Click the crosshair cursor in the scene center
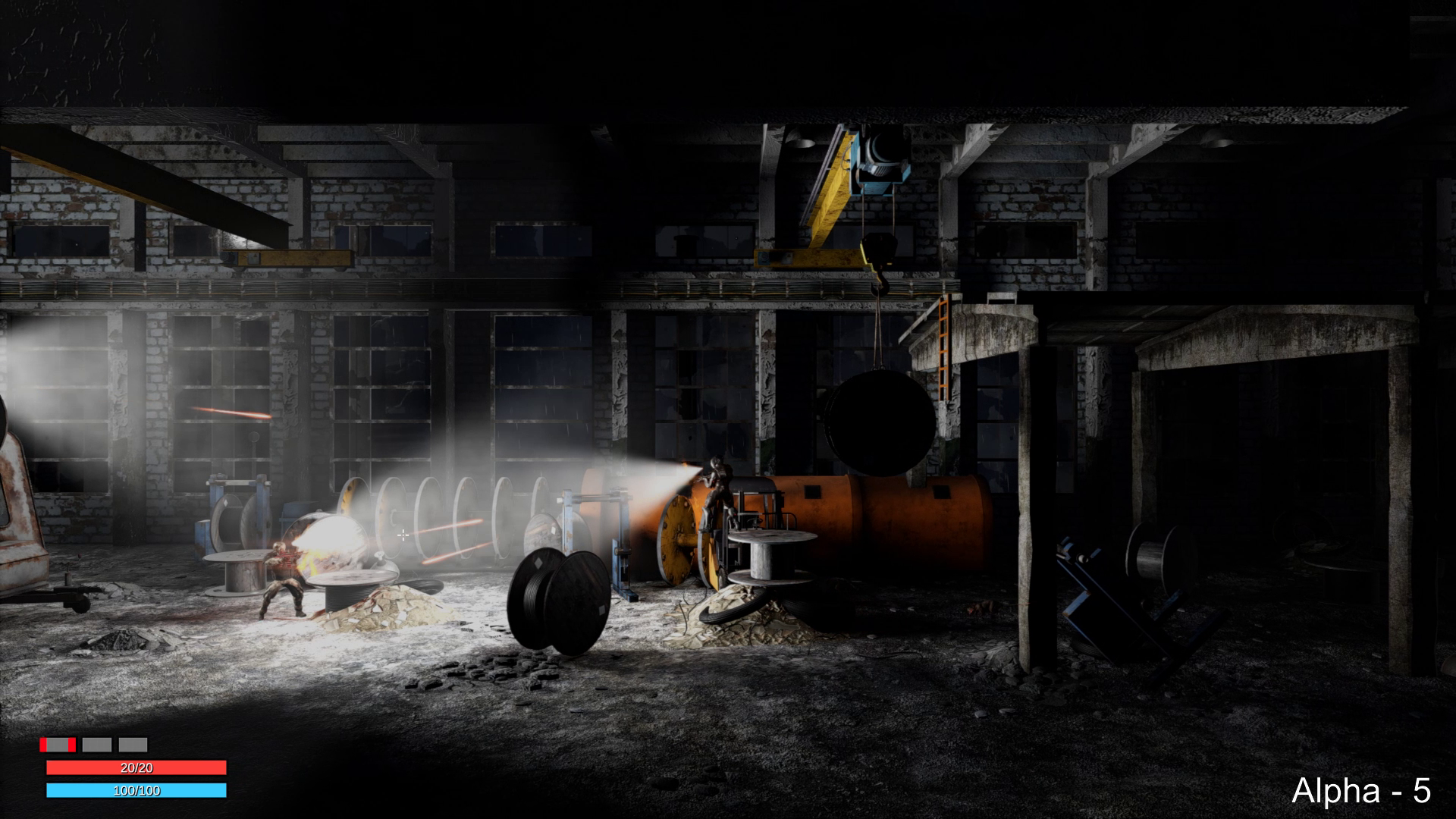Image resolution: width=1456 pixels, height=819 pixels. coord(403,535)
